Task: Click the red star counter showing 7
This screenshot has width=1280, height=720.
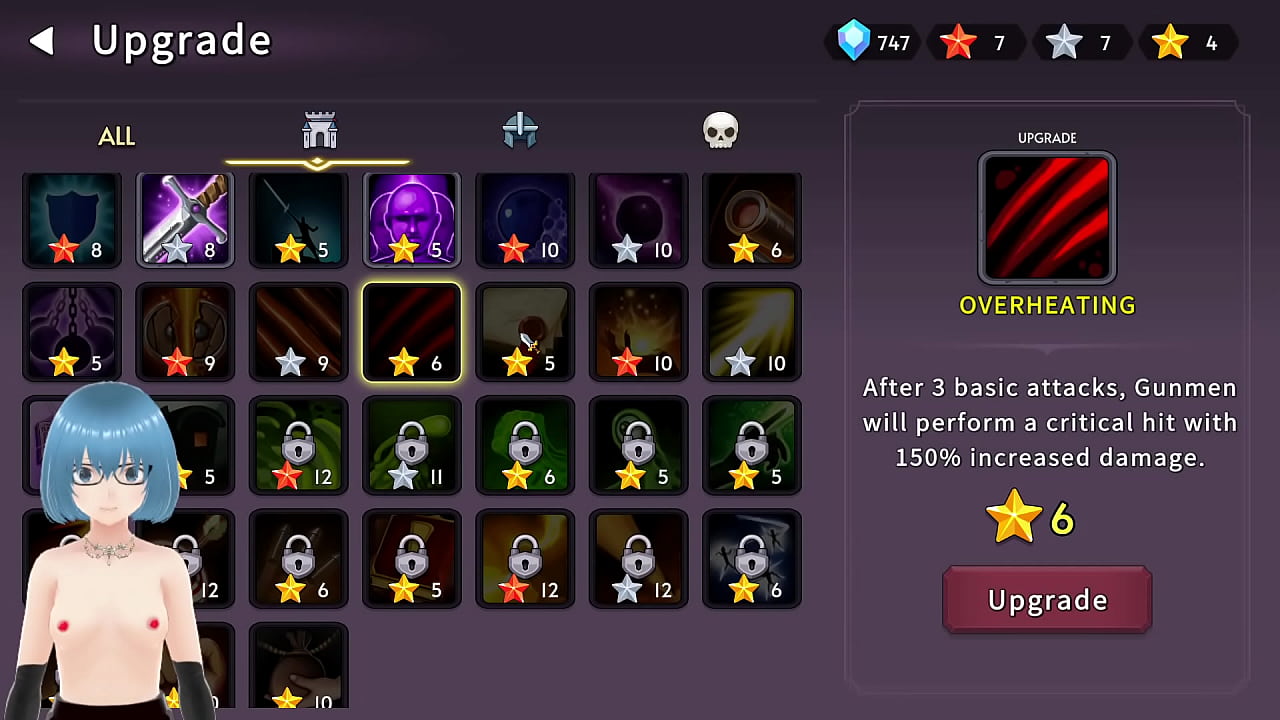Action: 975,42
